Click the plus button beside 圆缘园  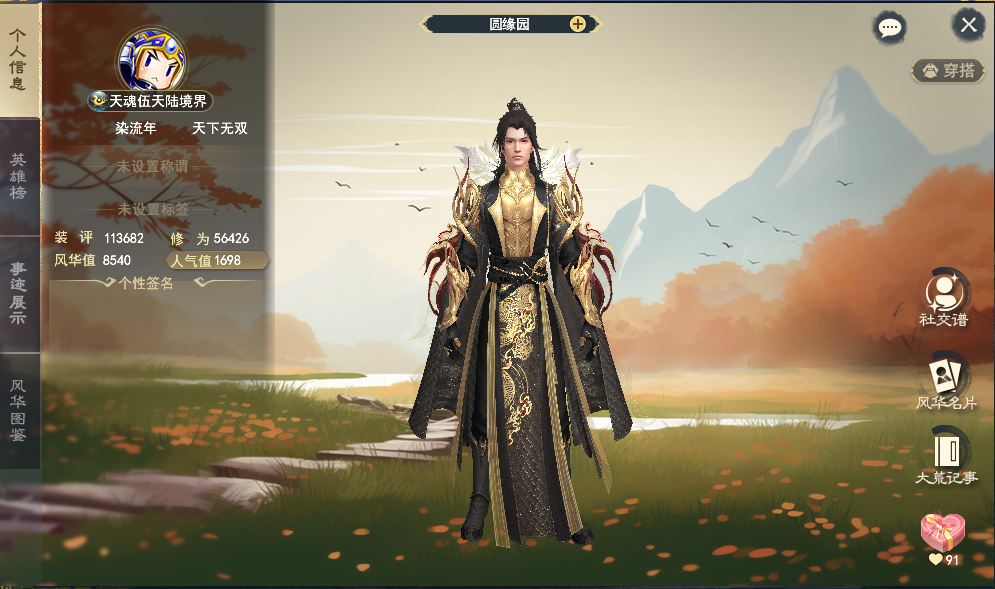click(578, 24)
